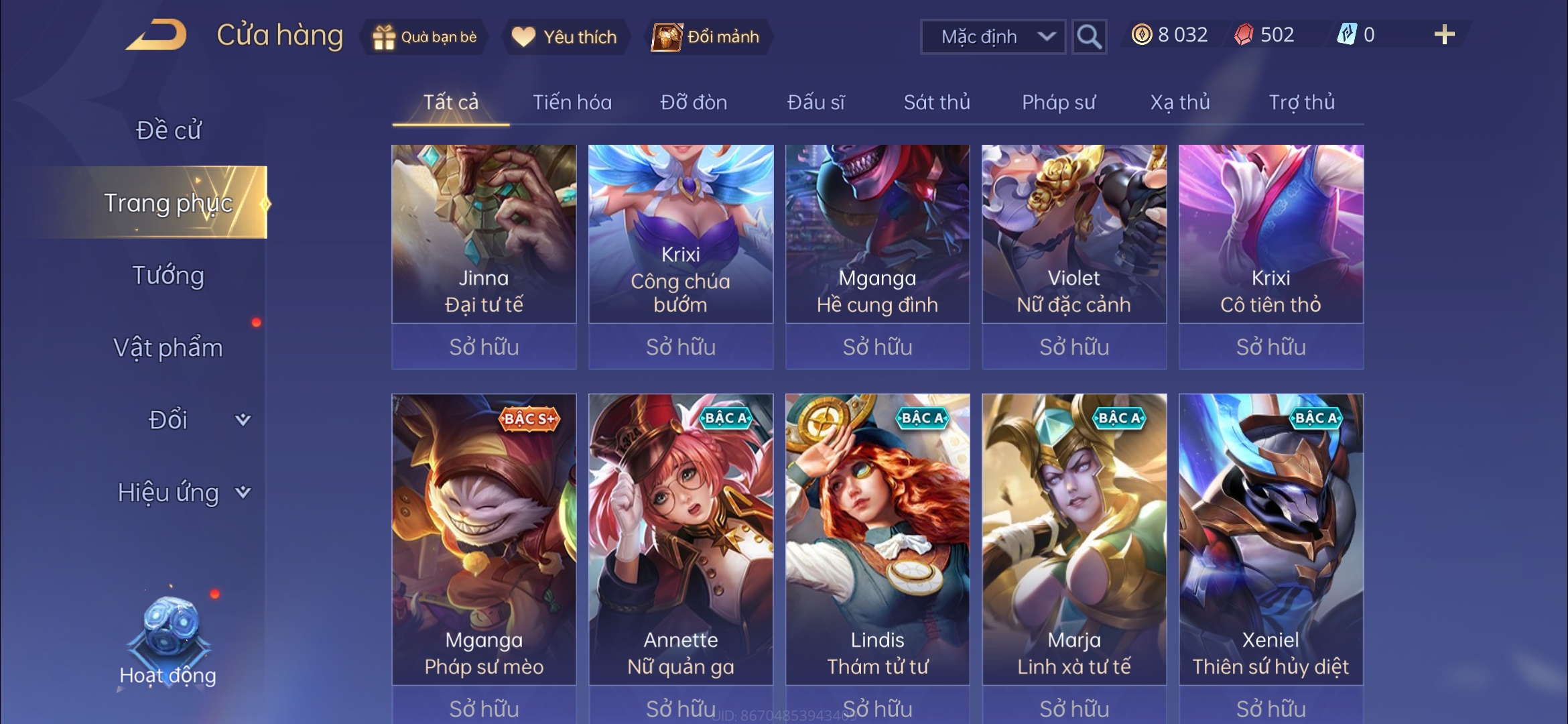Switch to the Đỡ đòn tab

tap(694, 103)
